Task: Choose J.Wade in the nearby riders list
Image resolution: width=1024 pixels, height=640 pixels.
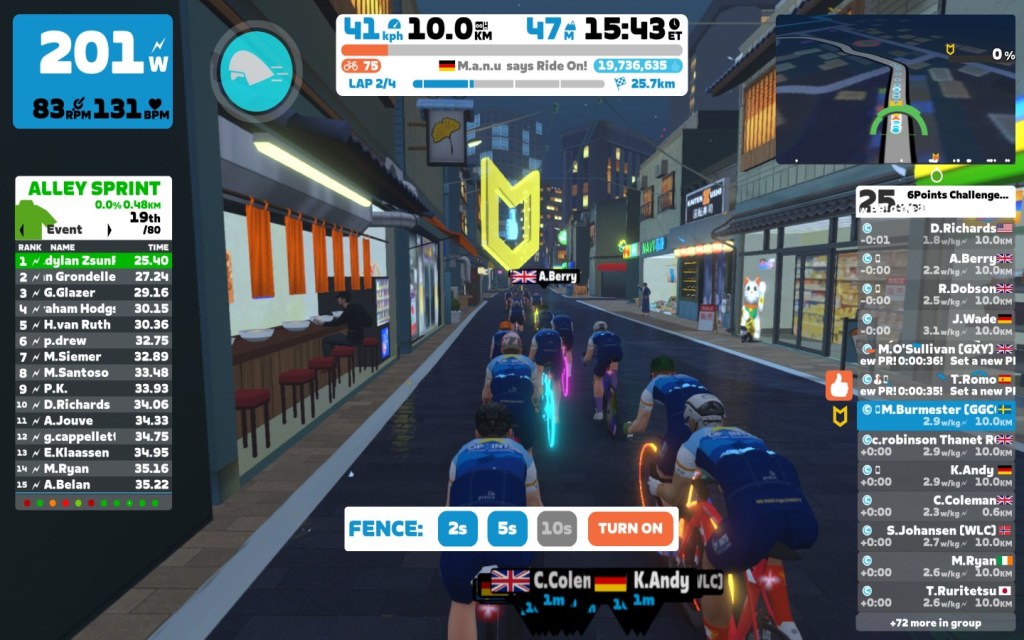Action: (x=936, y=325)
